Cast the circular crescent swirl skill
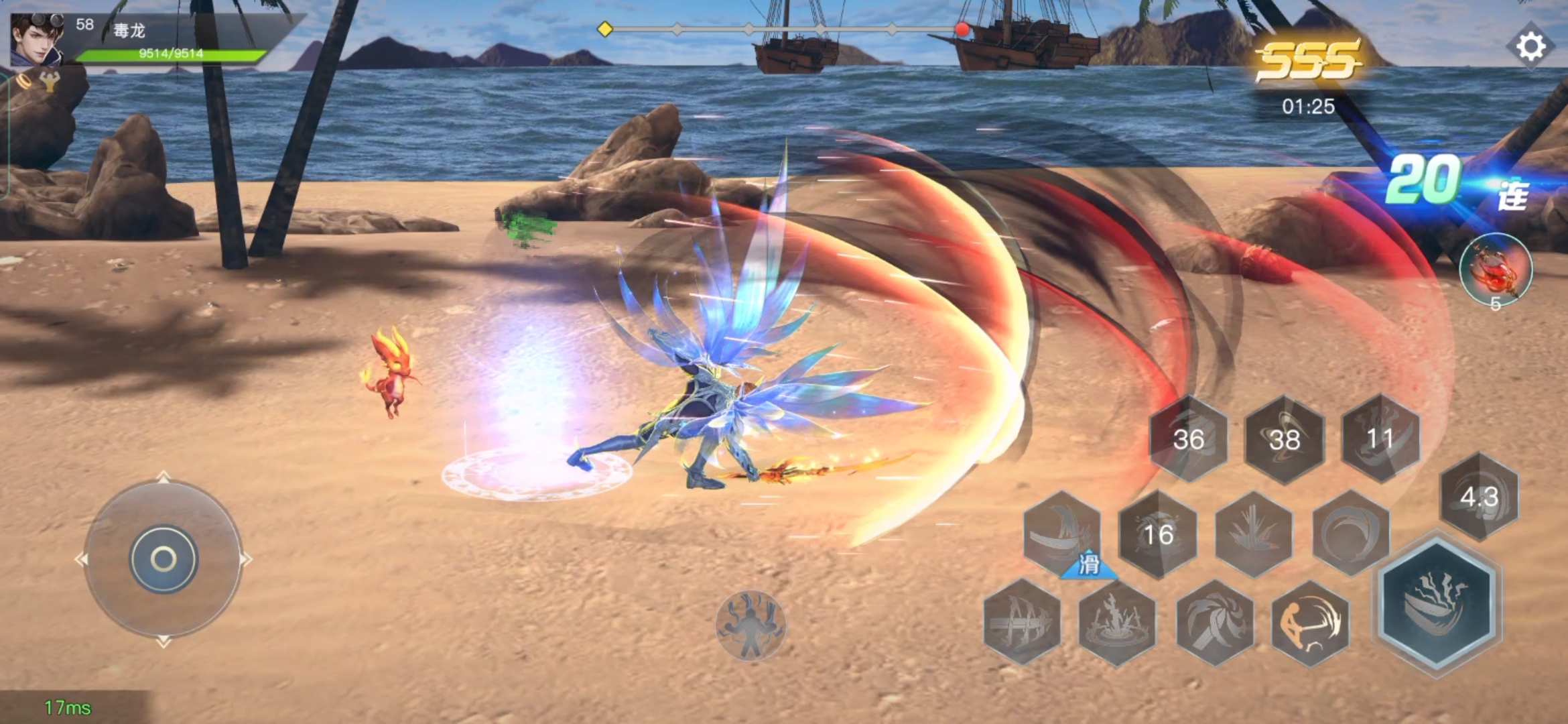 pos(1350,533)
